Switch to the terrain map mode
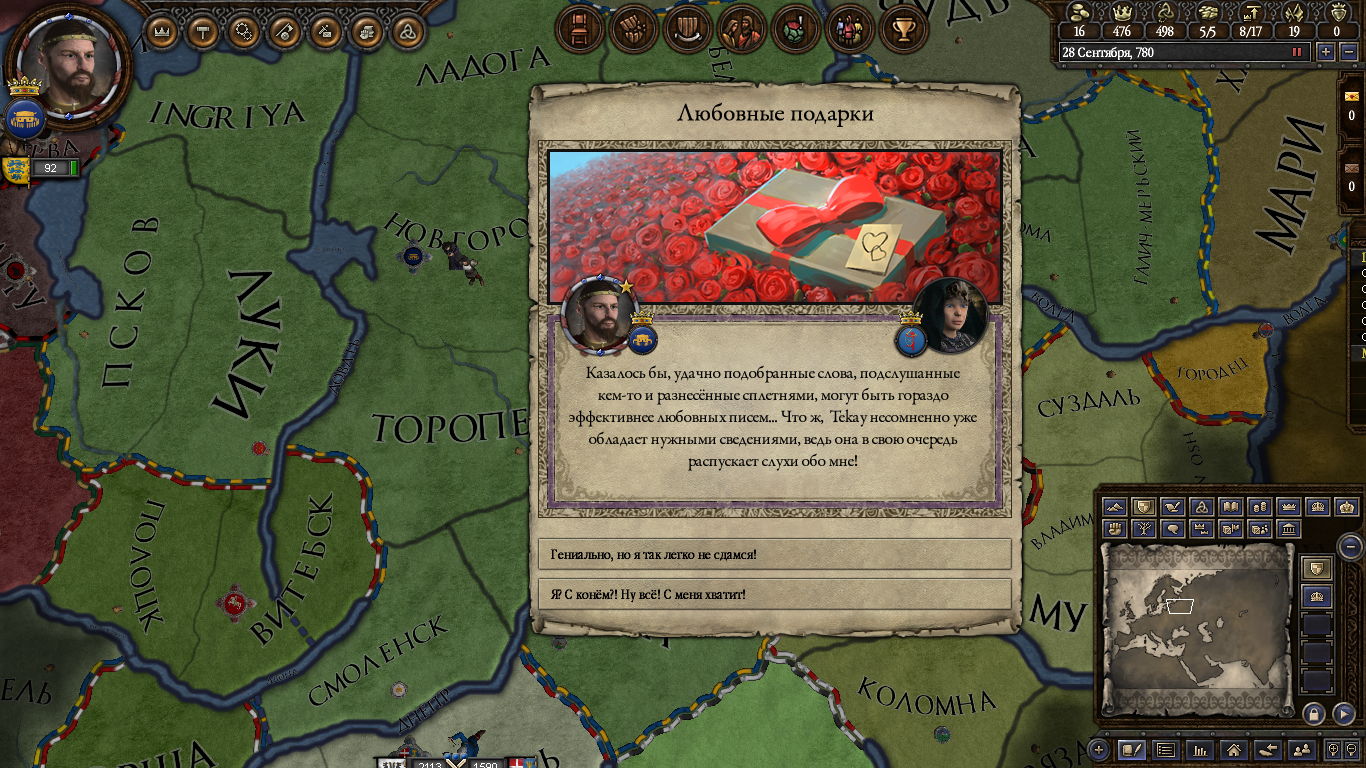The width and height of the screenshot is (1366, 768). [x=1115, y=508]
